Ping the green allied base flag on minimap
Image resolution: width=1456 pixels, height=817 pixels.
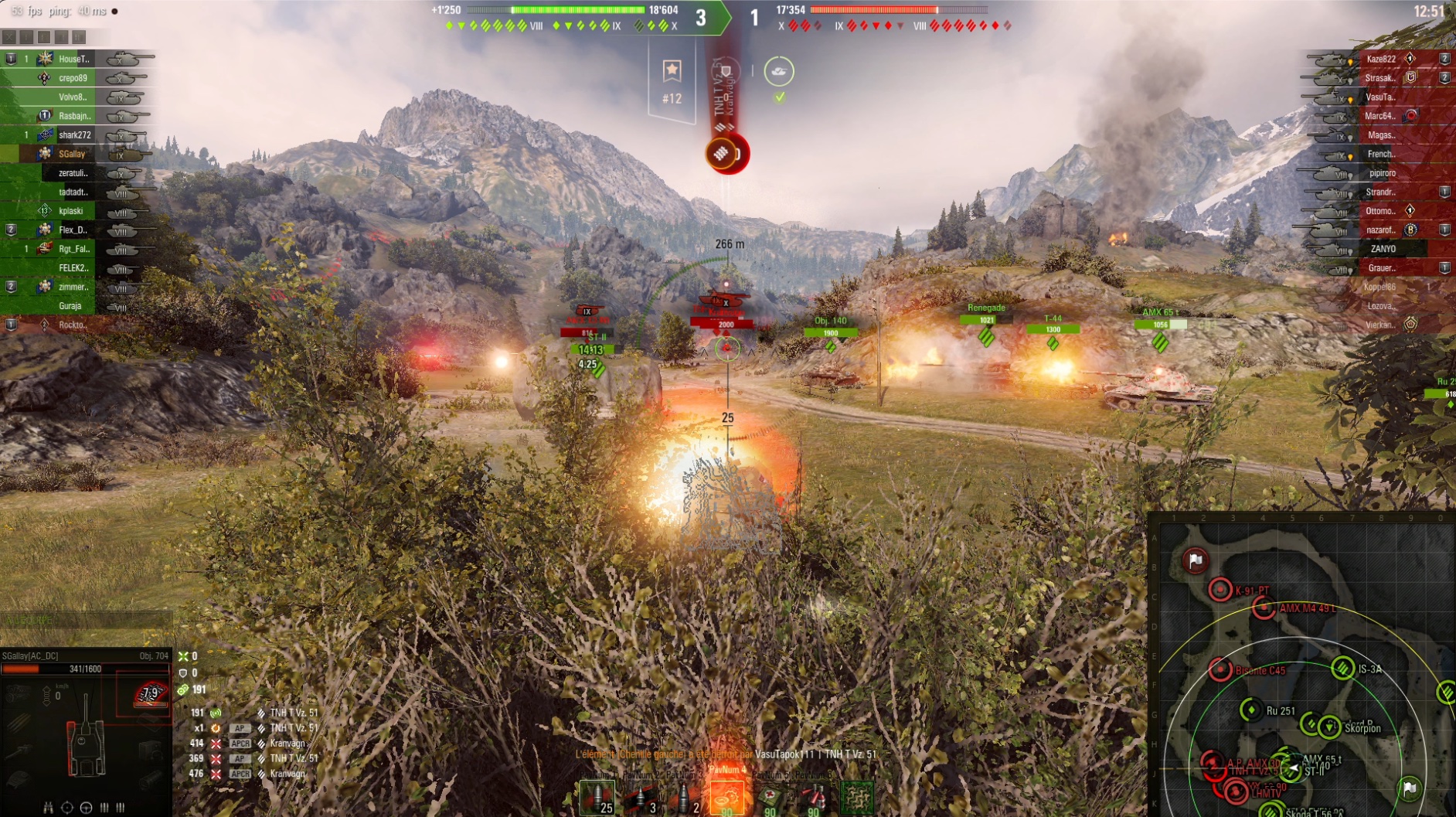(x=1410, y=788)
